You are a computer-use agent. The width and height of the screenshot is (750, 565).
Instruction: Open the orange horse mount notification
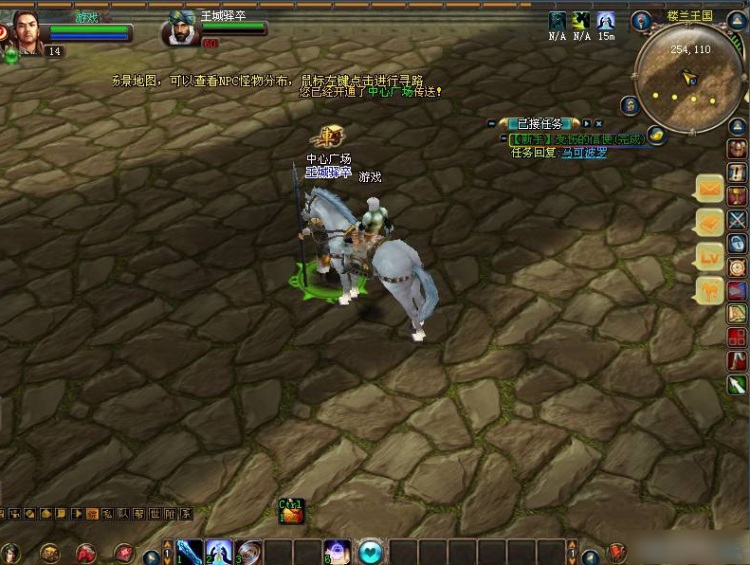[x=710, y=291]
